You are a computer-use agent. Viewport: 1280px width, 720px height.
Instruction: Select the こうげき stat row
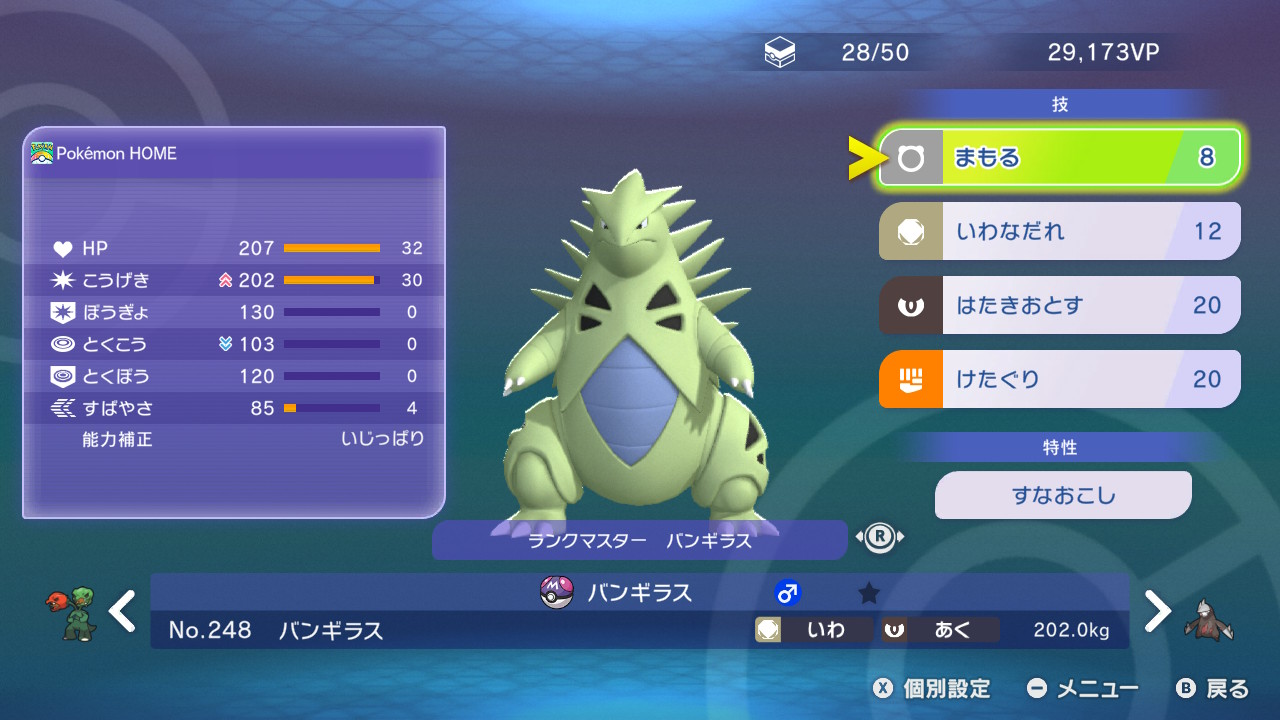[x=236, y=280]
